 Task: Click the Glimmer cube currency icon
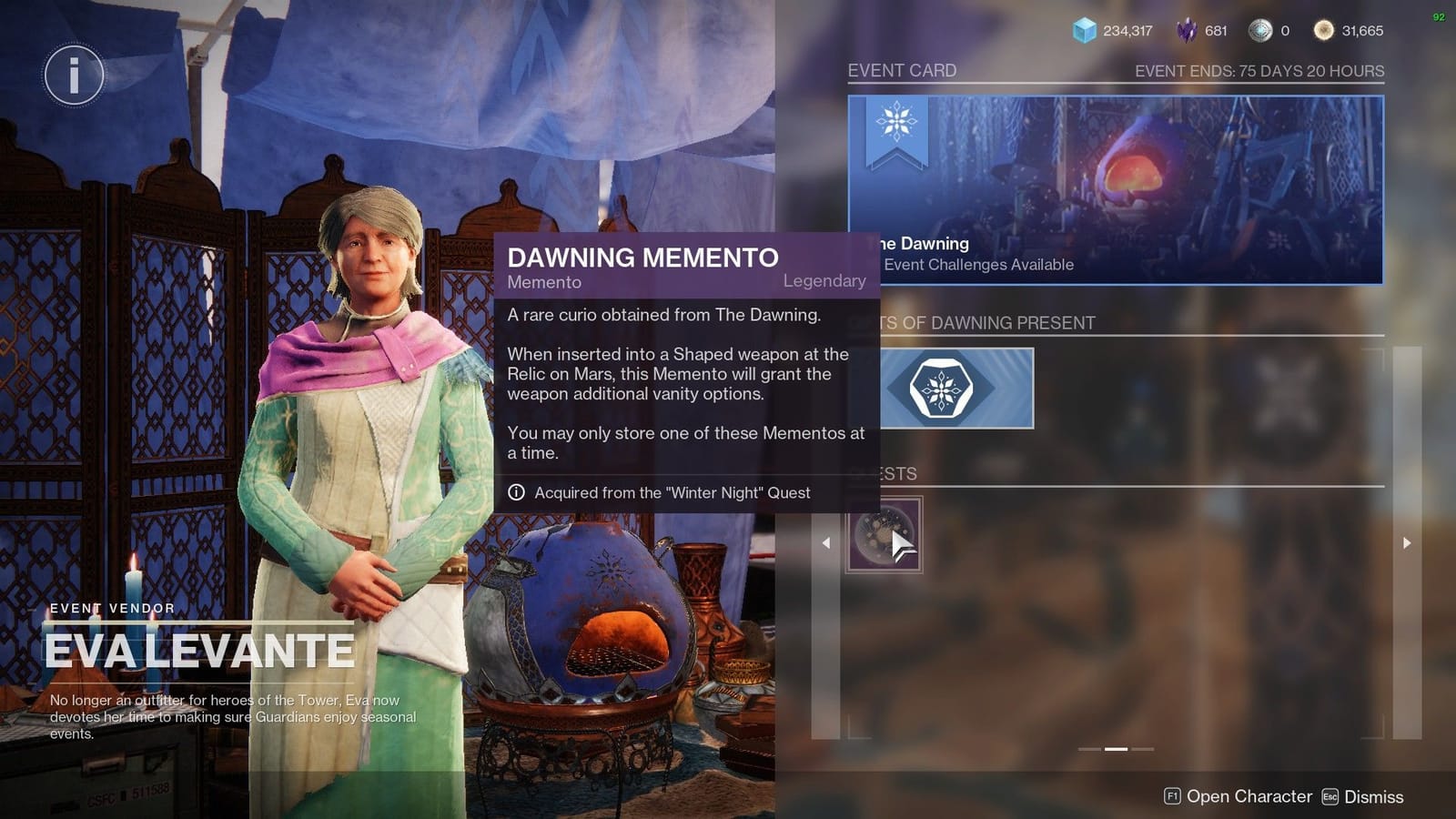pos(1082,30)
